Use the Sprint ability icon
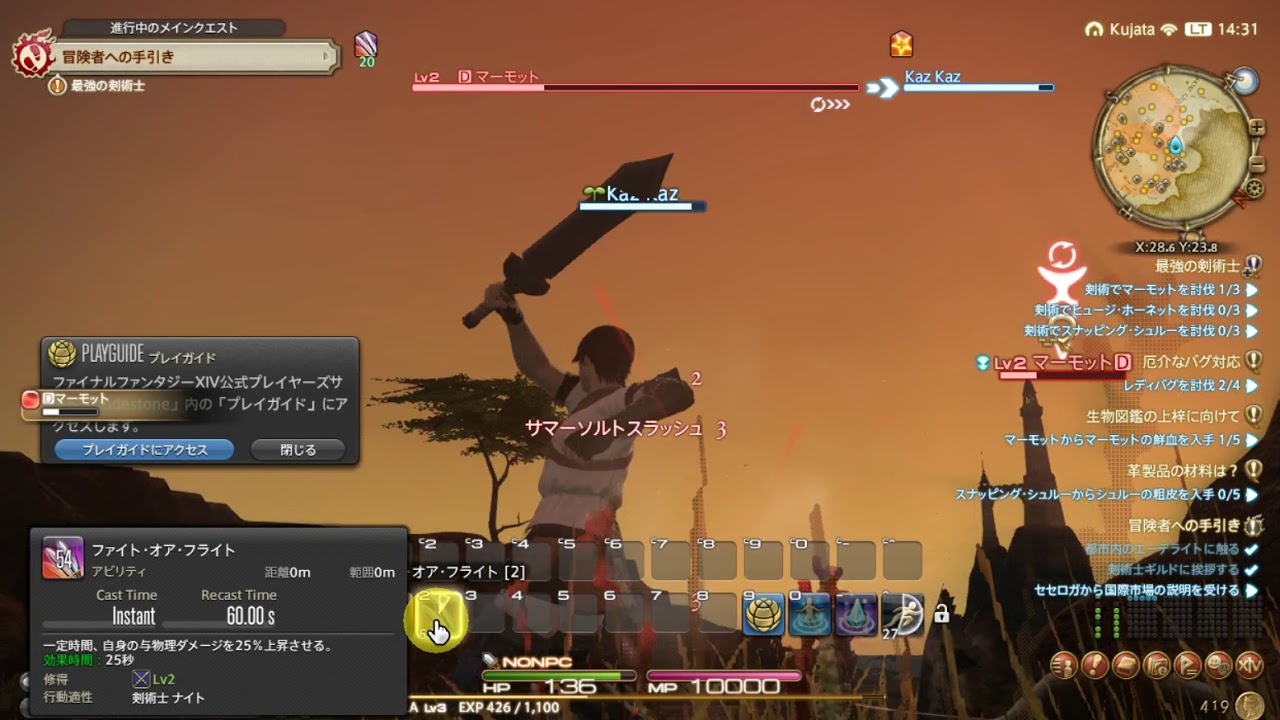 903,615
